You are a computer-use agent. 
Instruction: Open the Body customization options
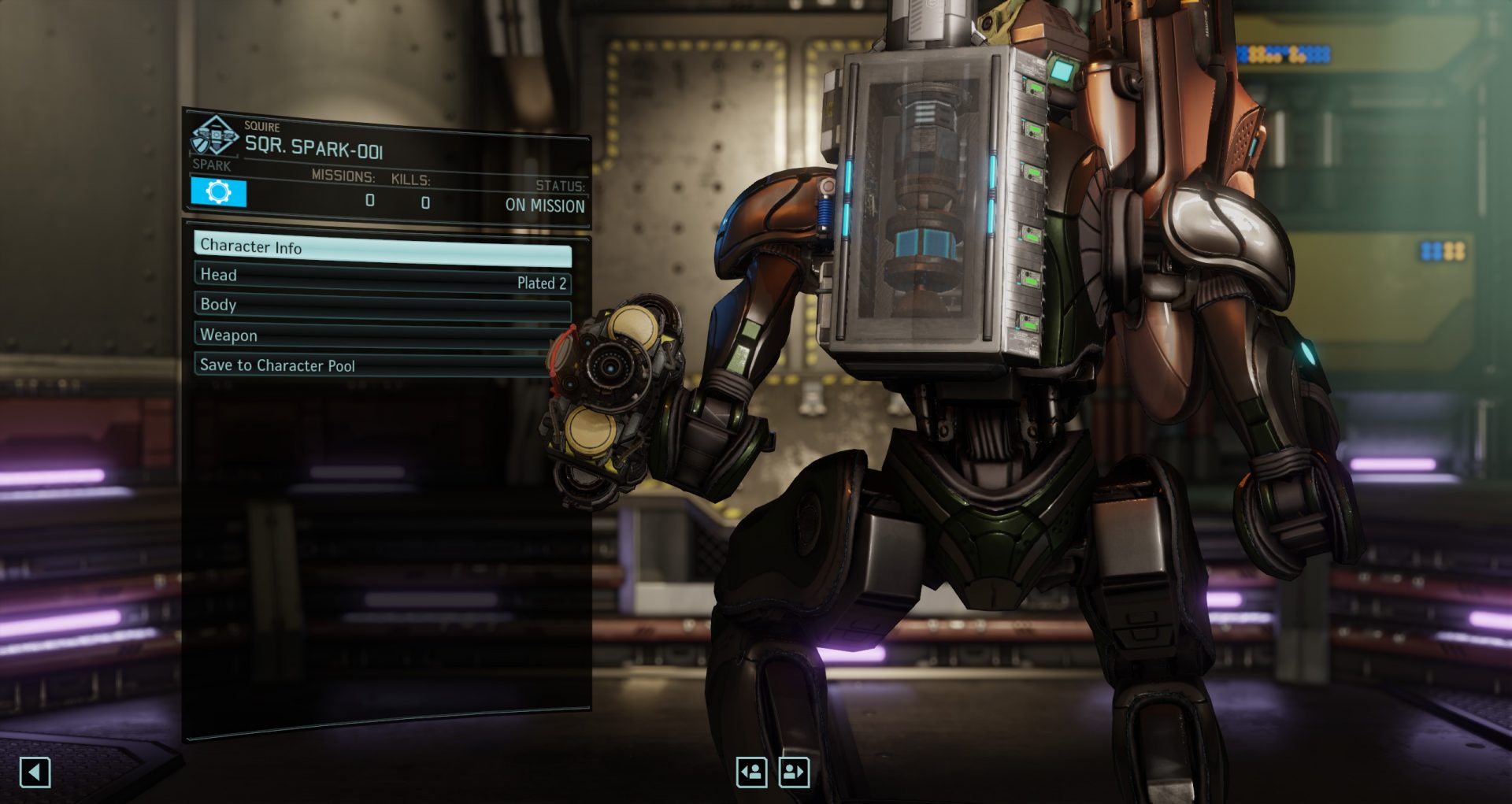point(382,306)
